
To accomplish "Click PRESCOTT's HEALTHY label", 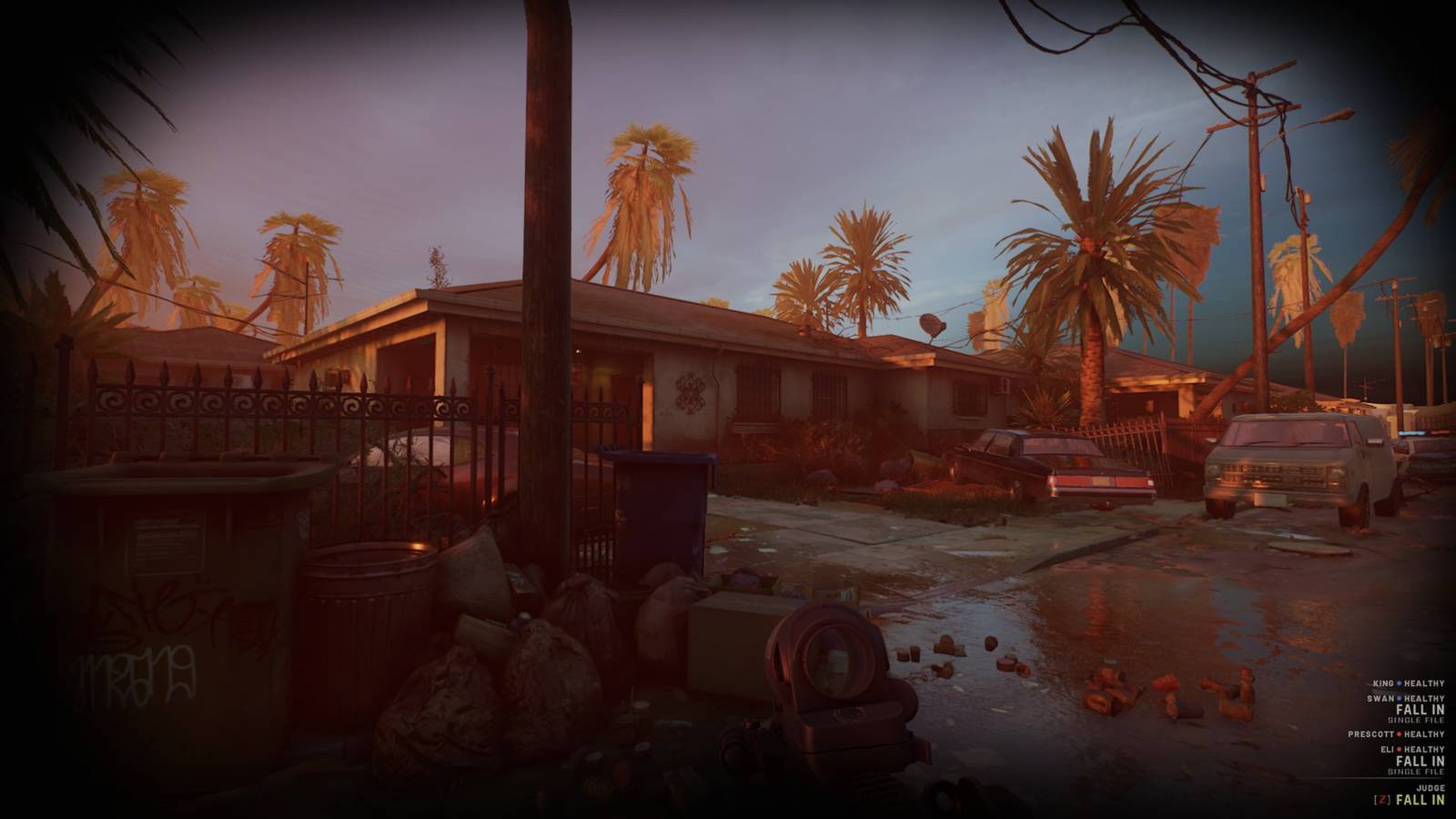I will click(x=1423, y=734).
